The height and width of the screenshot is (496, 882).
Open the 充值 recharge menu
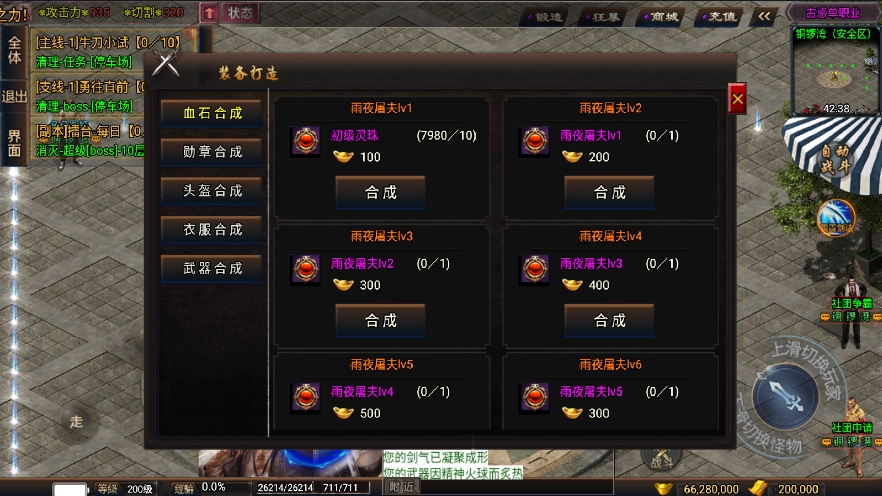(718, 17)
